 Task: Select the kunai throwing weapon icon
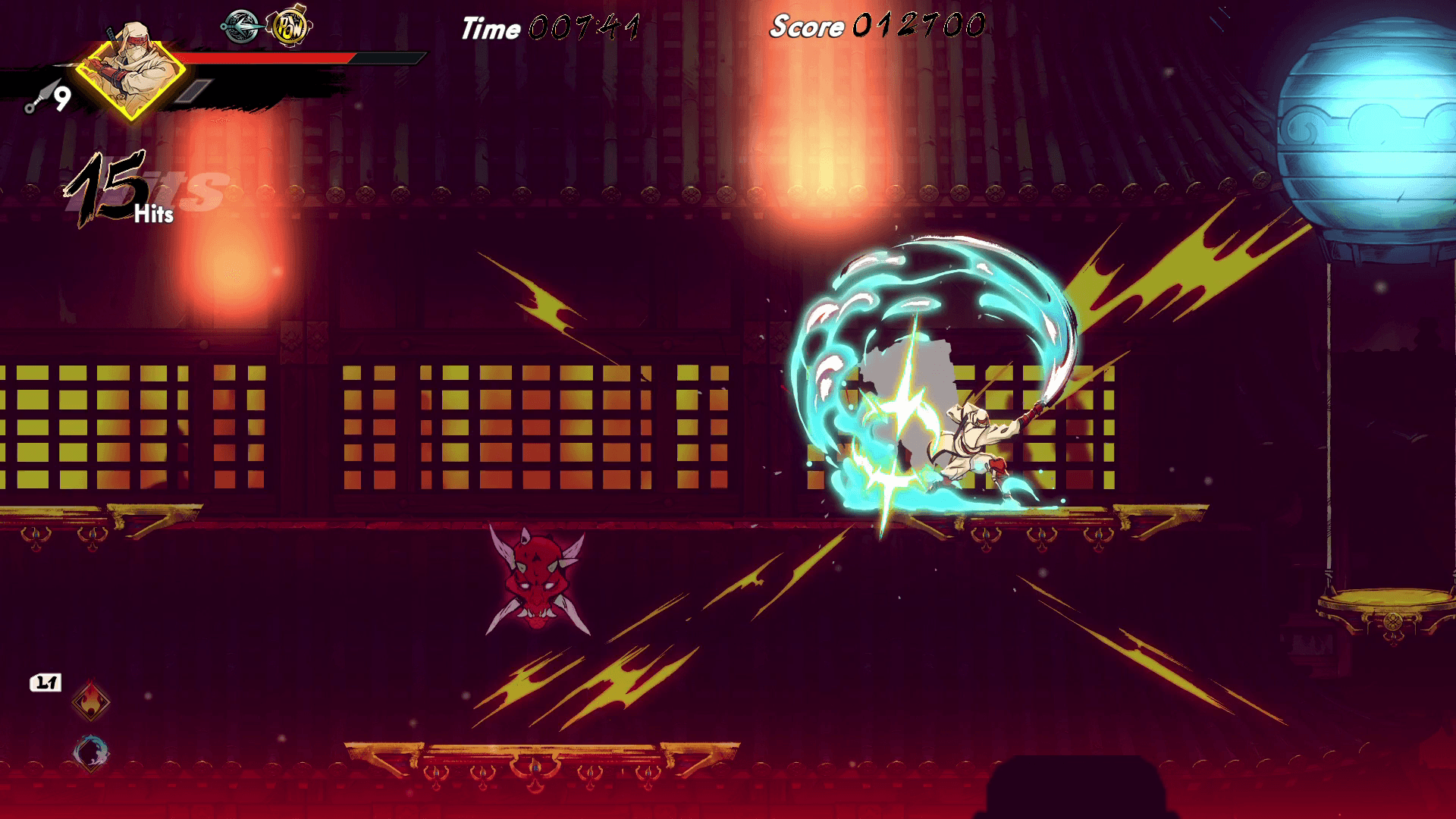click(x=38, y=98)
